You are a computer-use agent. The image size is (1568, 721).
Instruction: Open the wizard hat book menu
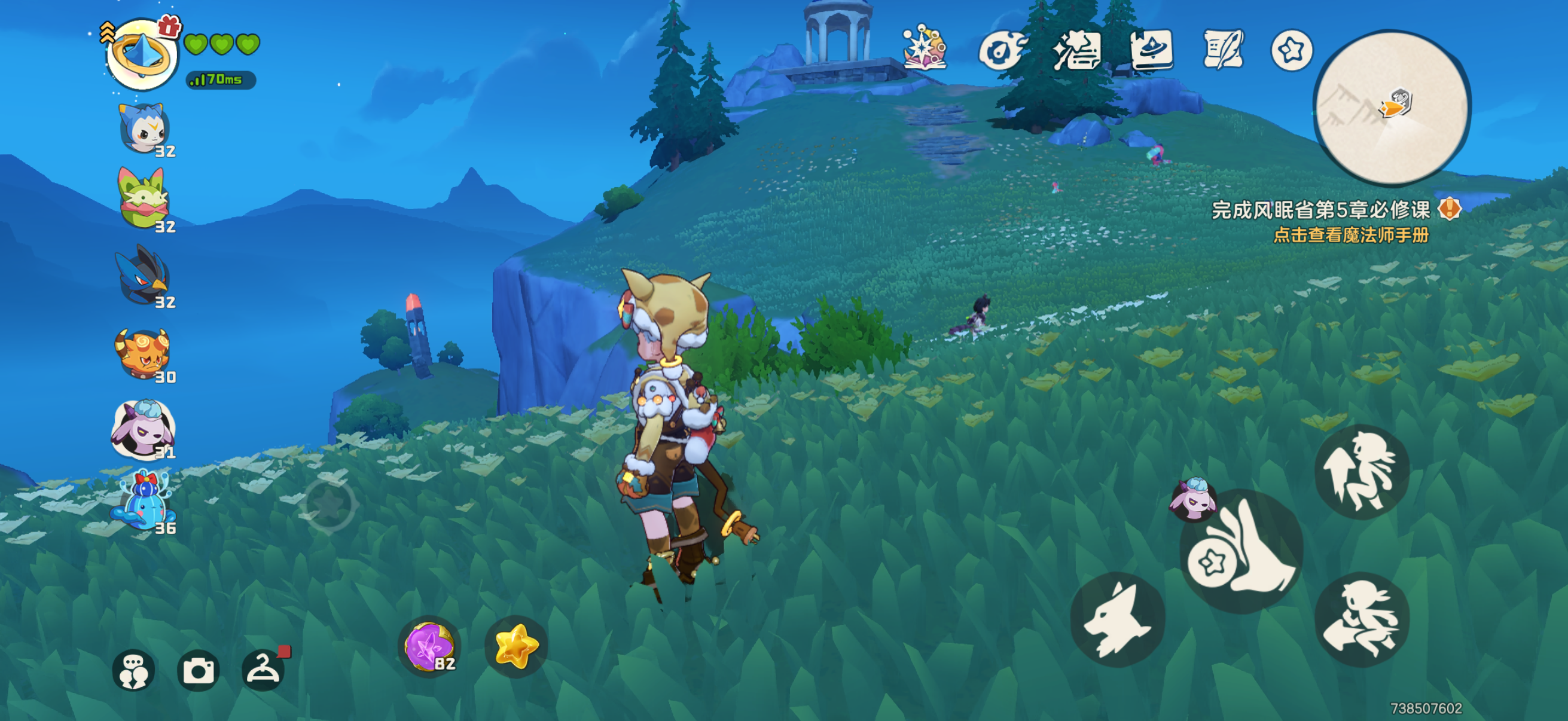(1151, 50)
